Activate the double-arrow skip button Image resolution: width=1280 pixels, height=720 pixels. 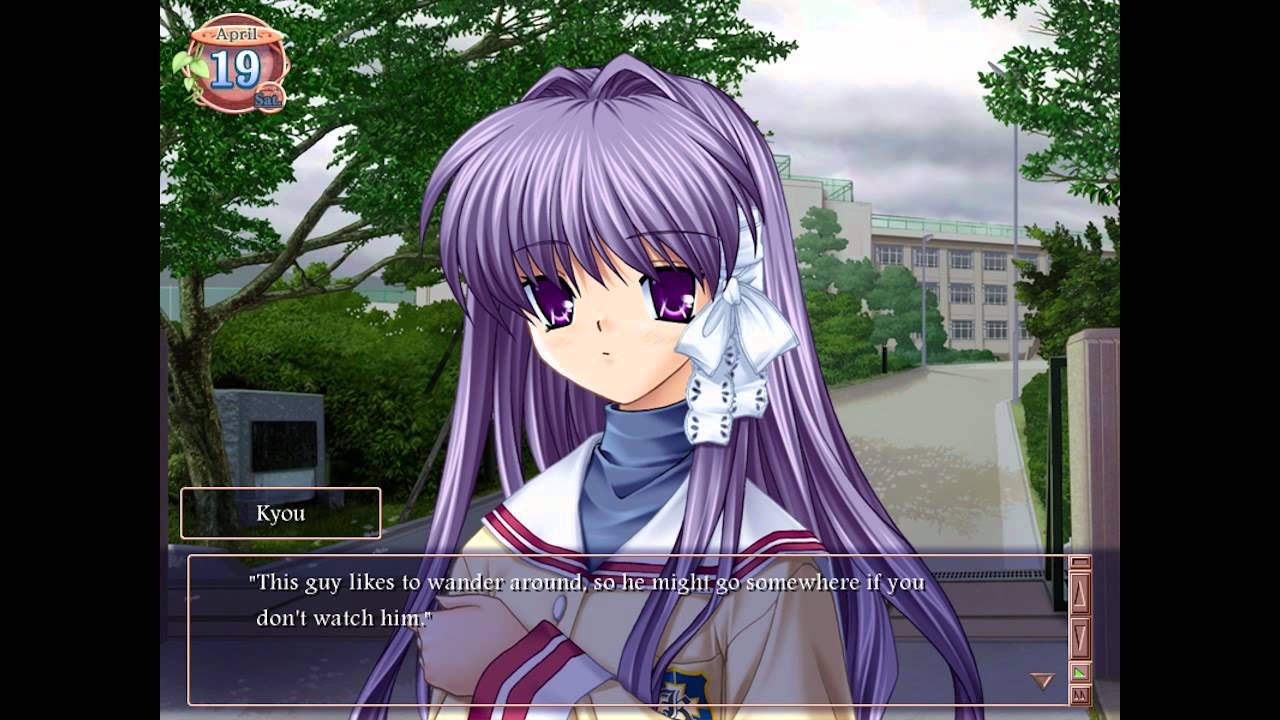click(x=1080, y=694)
